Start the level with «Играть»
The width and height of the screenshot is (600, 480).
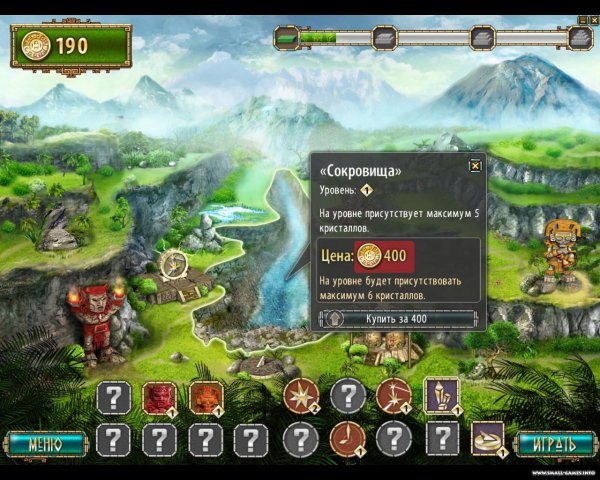pos(553,443)
